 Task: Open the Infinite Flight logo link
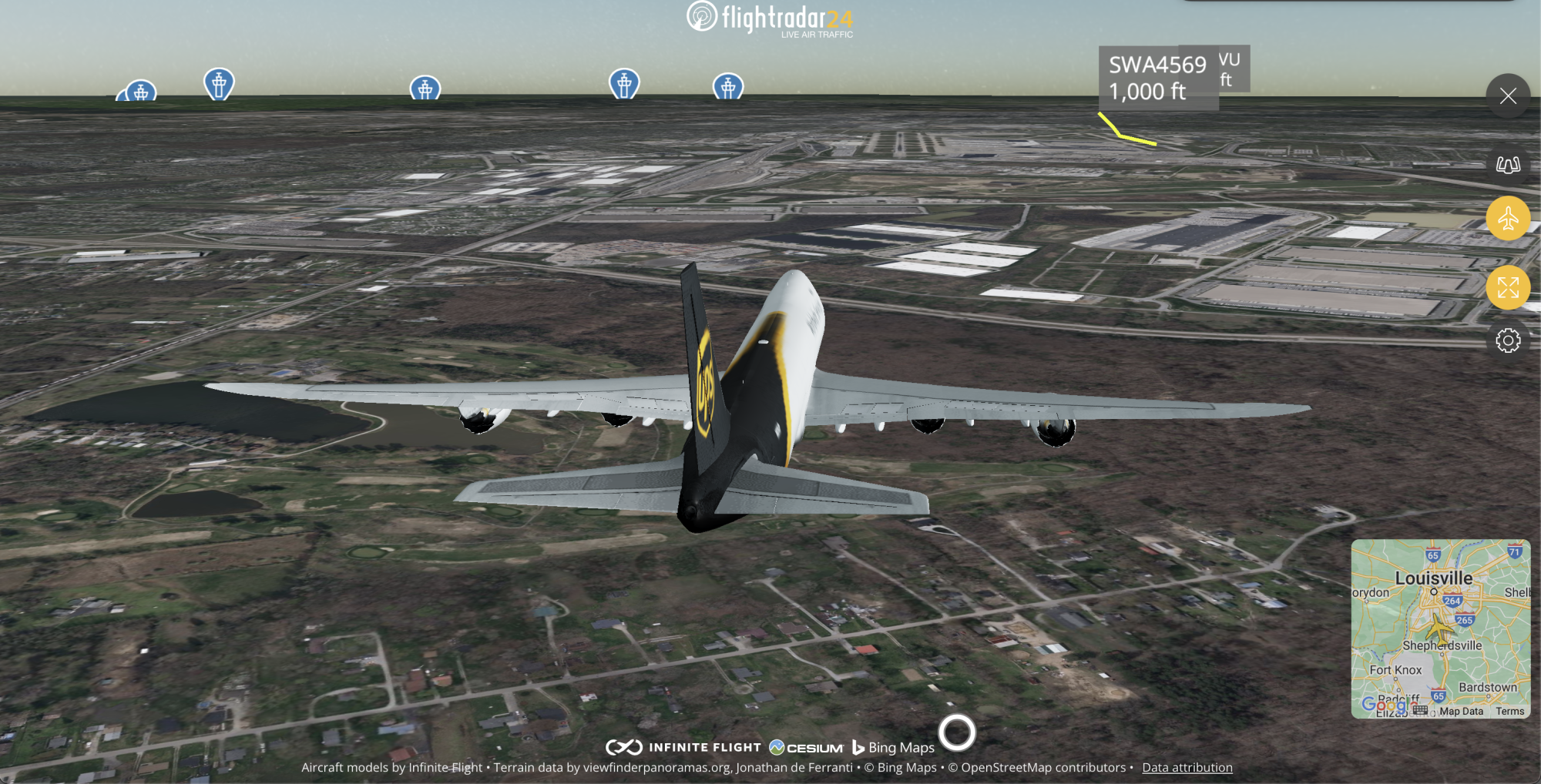[683, 747]
